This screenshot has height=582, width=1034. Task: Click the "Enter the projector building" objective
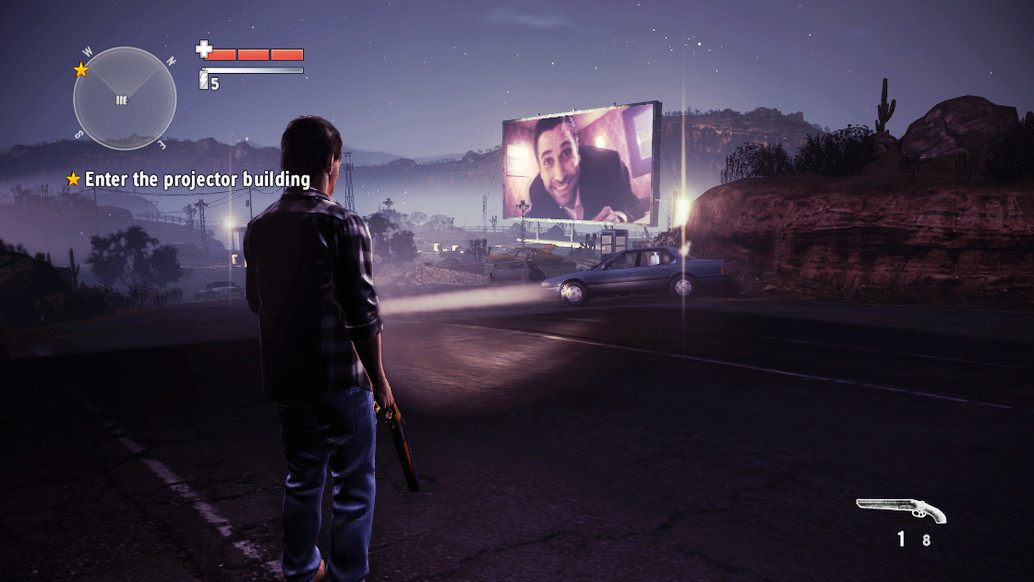(197, 179)
